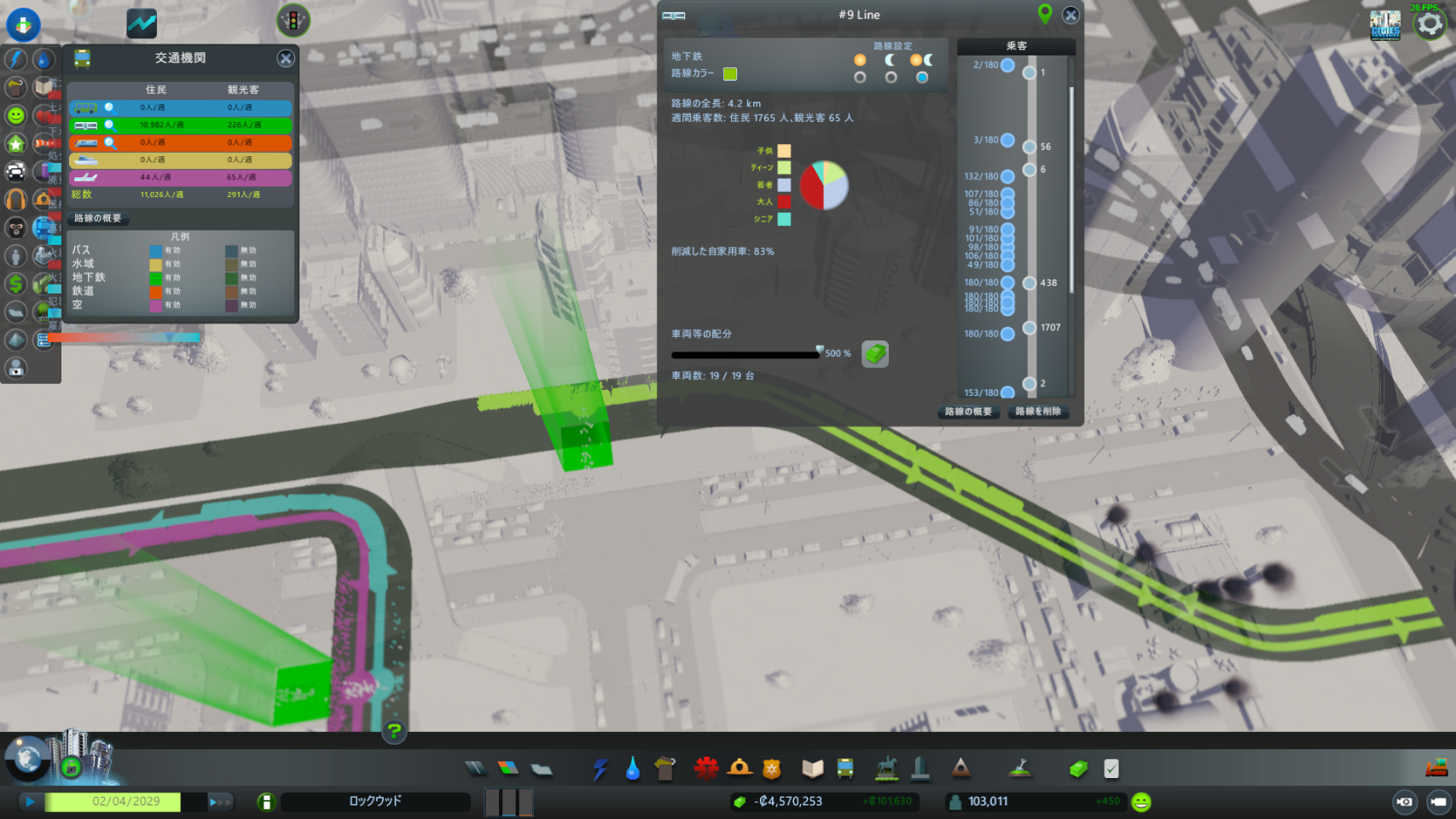Activate the bulldozer tool
1456x819 pixels.
pos(1436,768)
